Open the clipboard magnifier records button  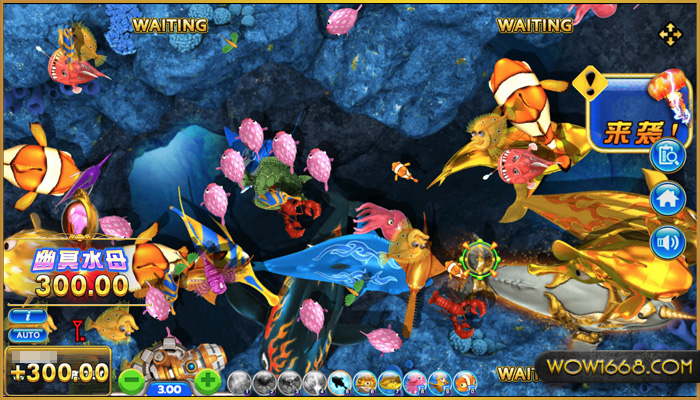665,155
